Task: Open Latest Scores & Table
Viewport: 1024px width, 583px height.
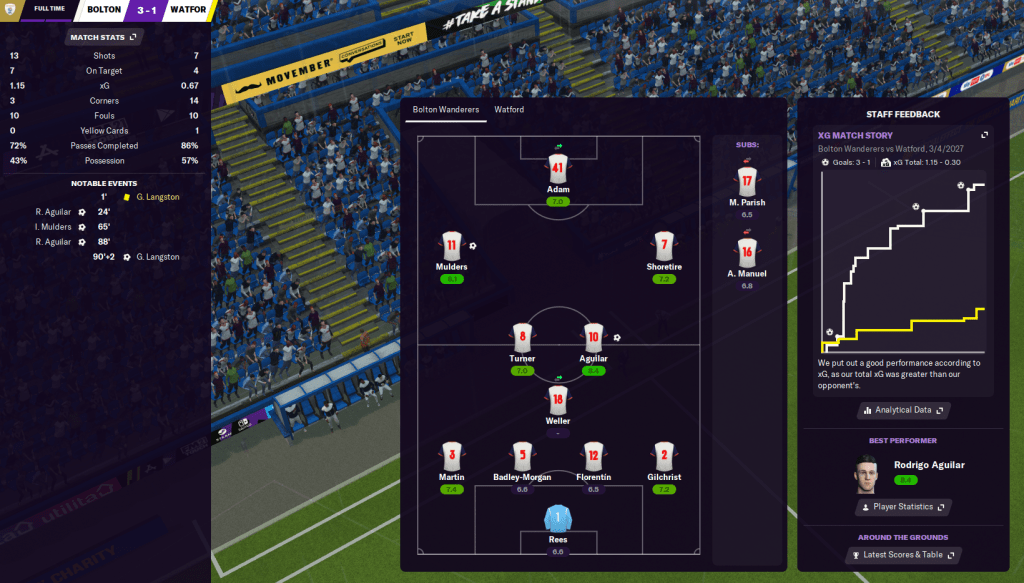Action: tap(903, 555)
